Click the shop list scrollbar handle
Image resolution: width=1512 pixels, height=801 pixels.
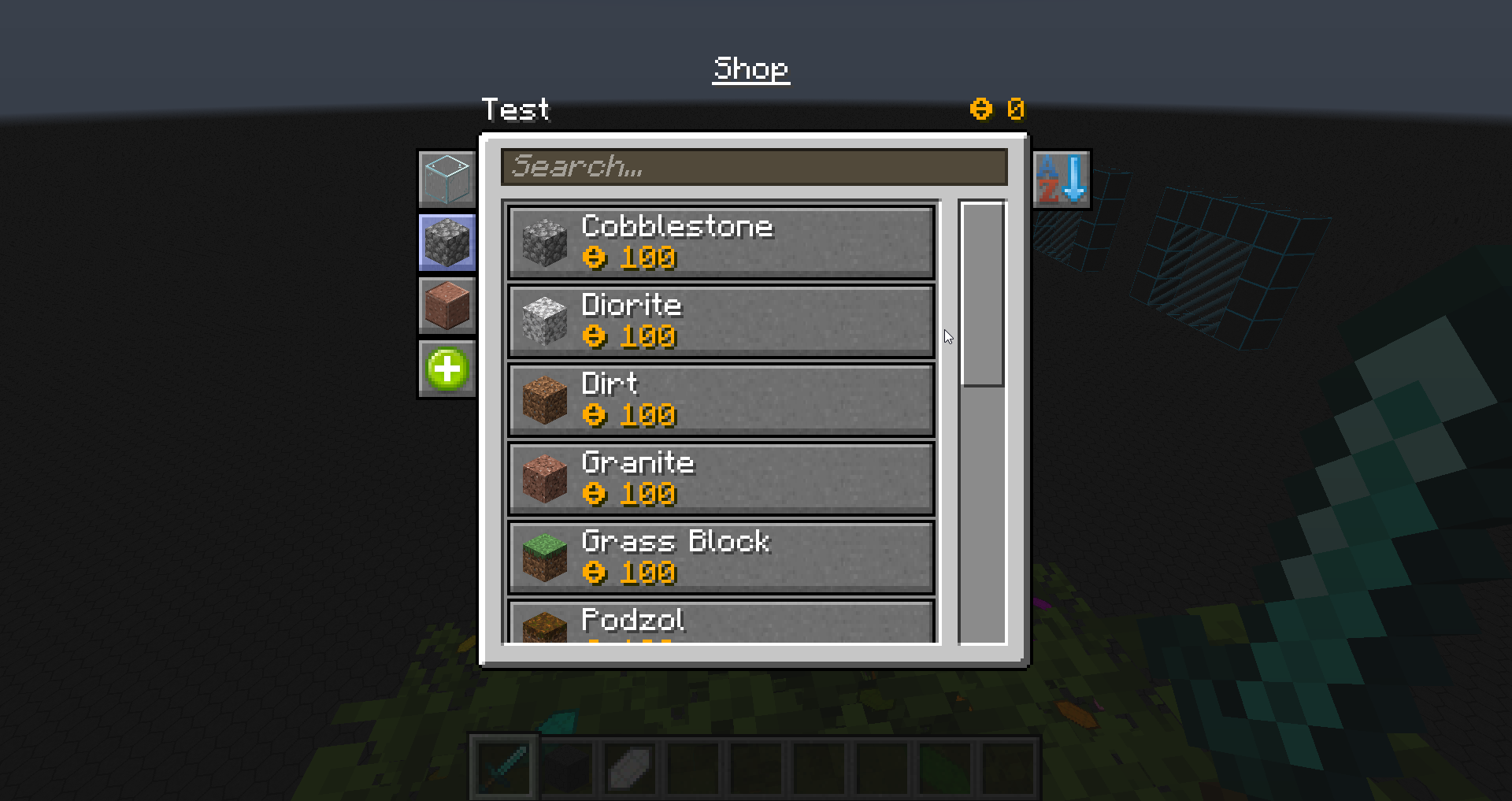coord(982,295)
